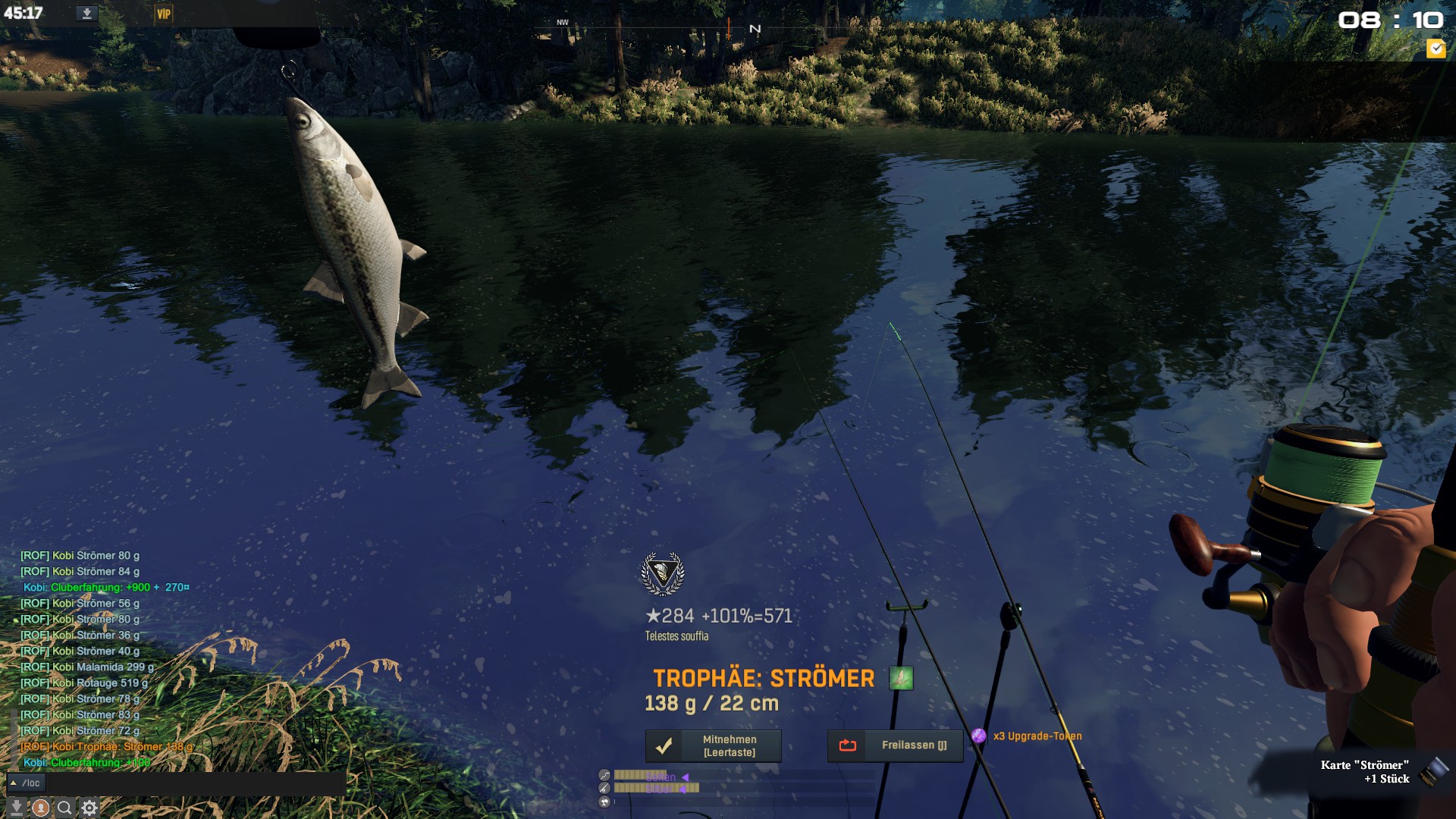Open the green bait icon beside the trophy title

pyautogui.click(x=901, y=678)
